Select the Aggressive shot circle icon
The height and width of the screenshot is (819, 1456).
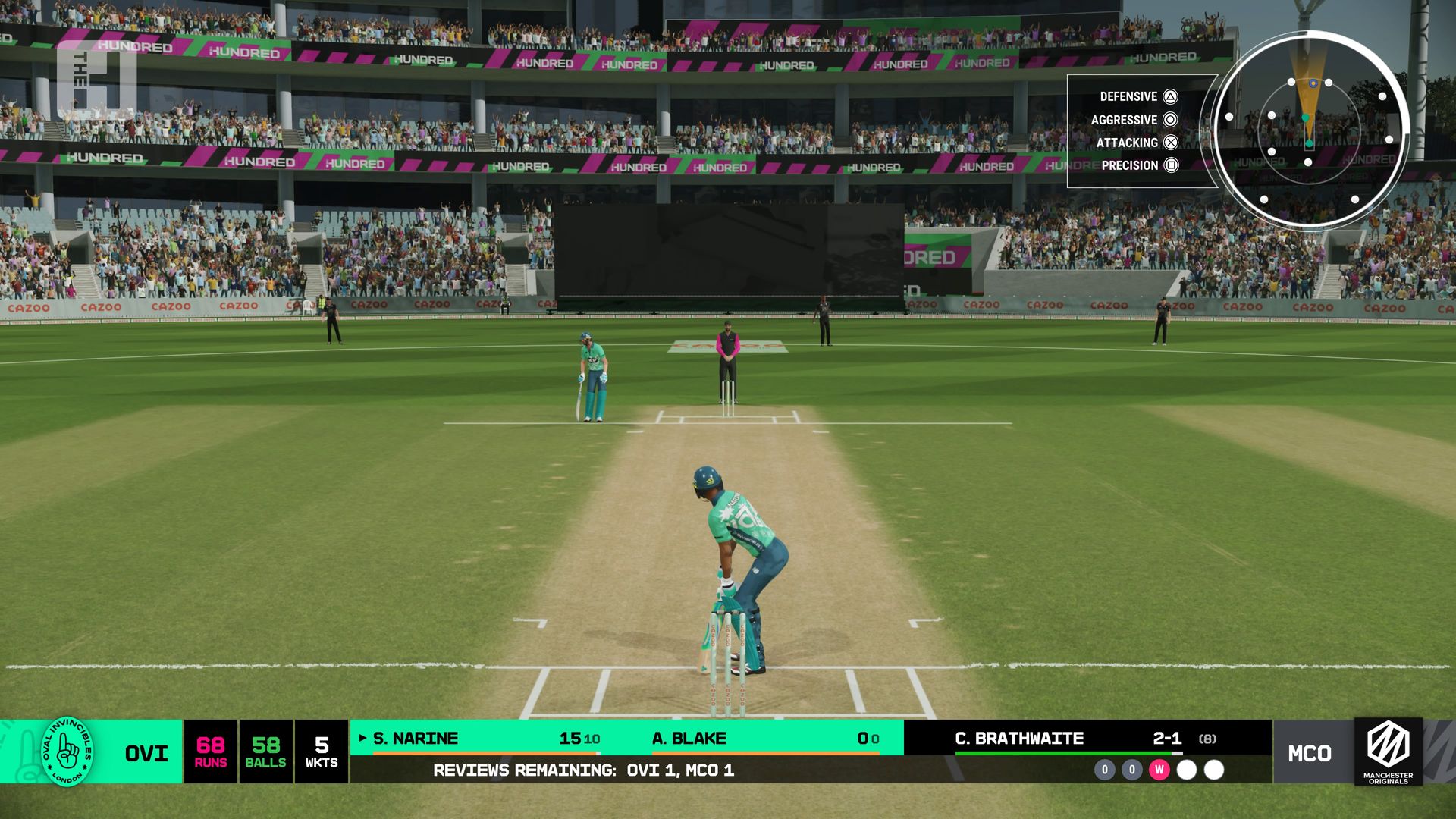tap(1169, 120)
